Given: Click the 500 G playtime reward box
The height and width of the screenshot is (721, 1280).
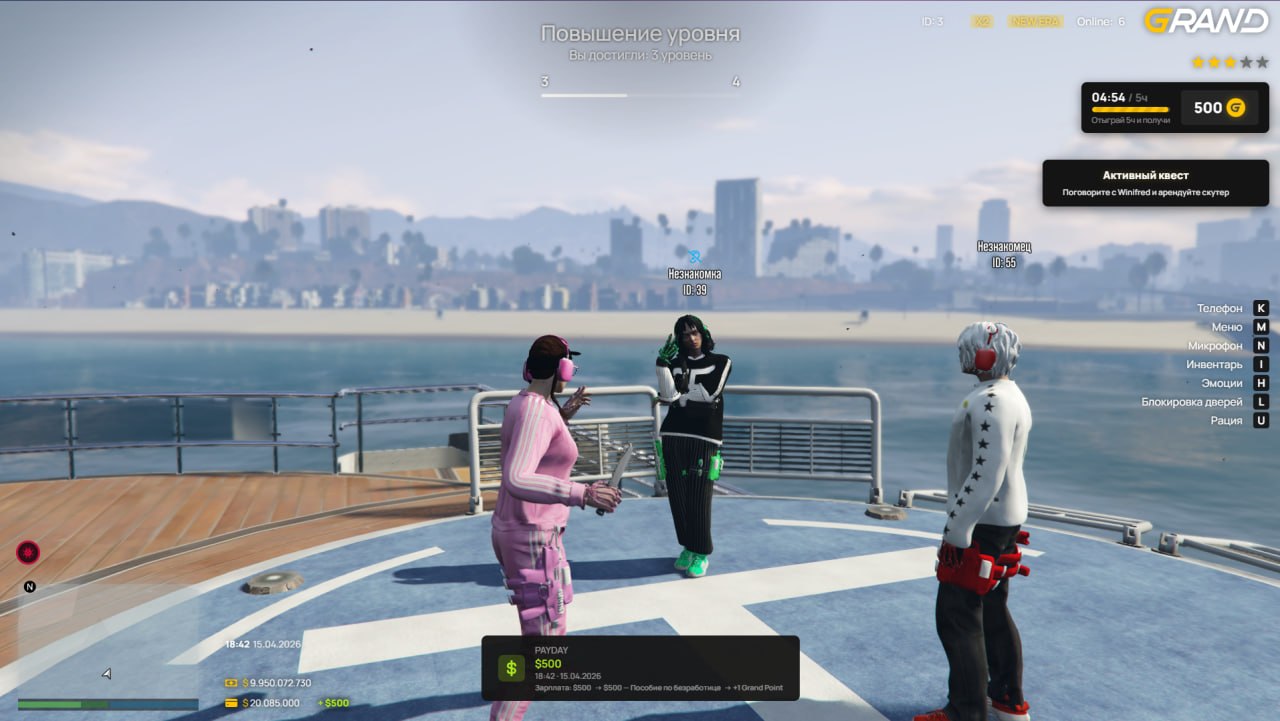Looking at the screenshot, I should (1219, 108).
